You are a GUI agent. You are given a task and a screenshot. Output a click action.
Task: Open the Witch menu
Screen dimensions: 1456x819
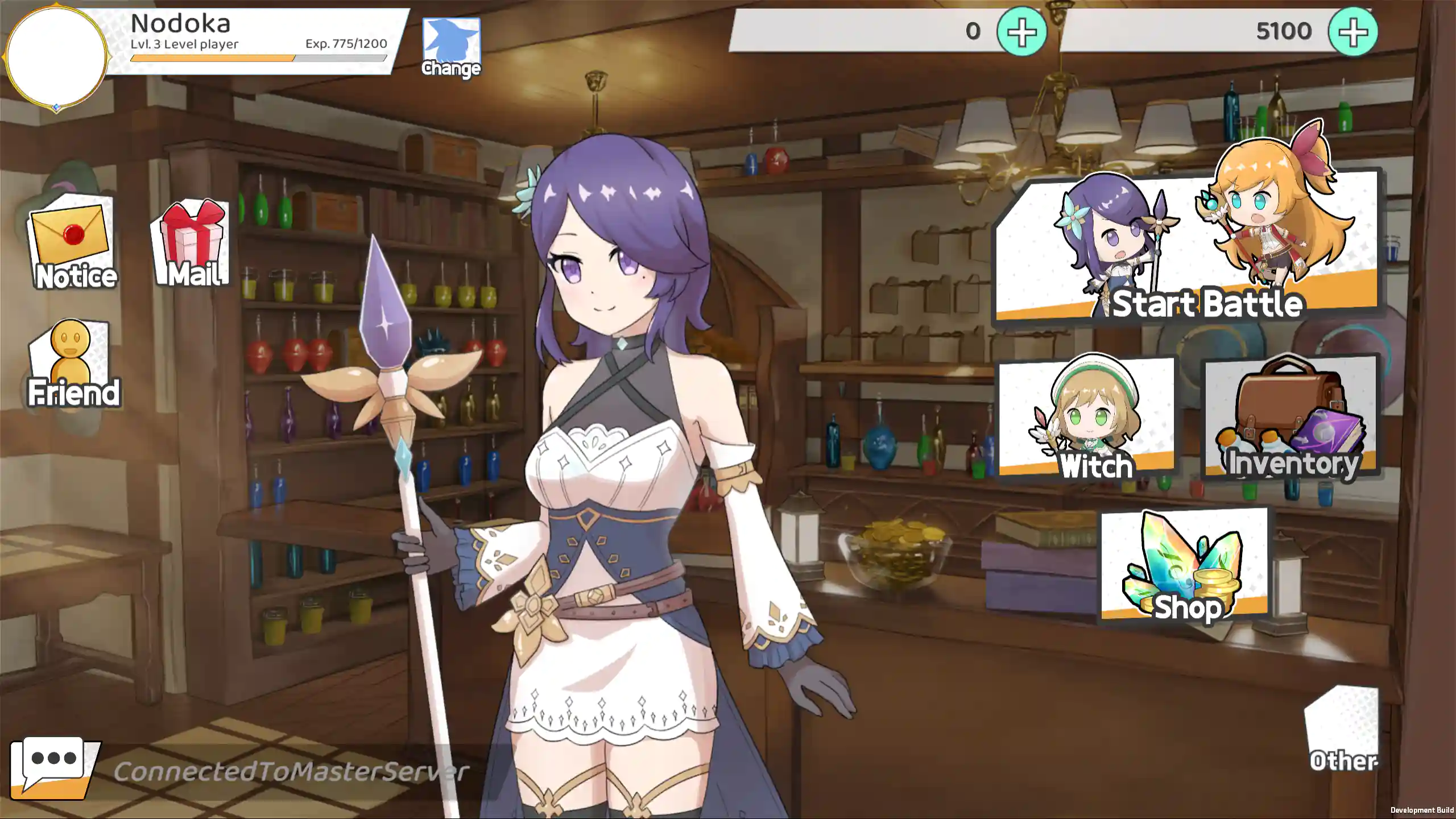[1086, 418]
